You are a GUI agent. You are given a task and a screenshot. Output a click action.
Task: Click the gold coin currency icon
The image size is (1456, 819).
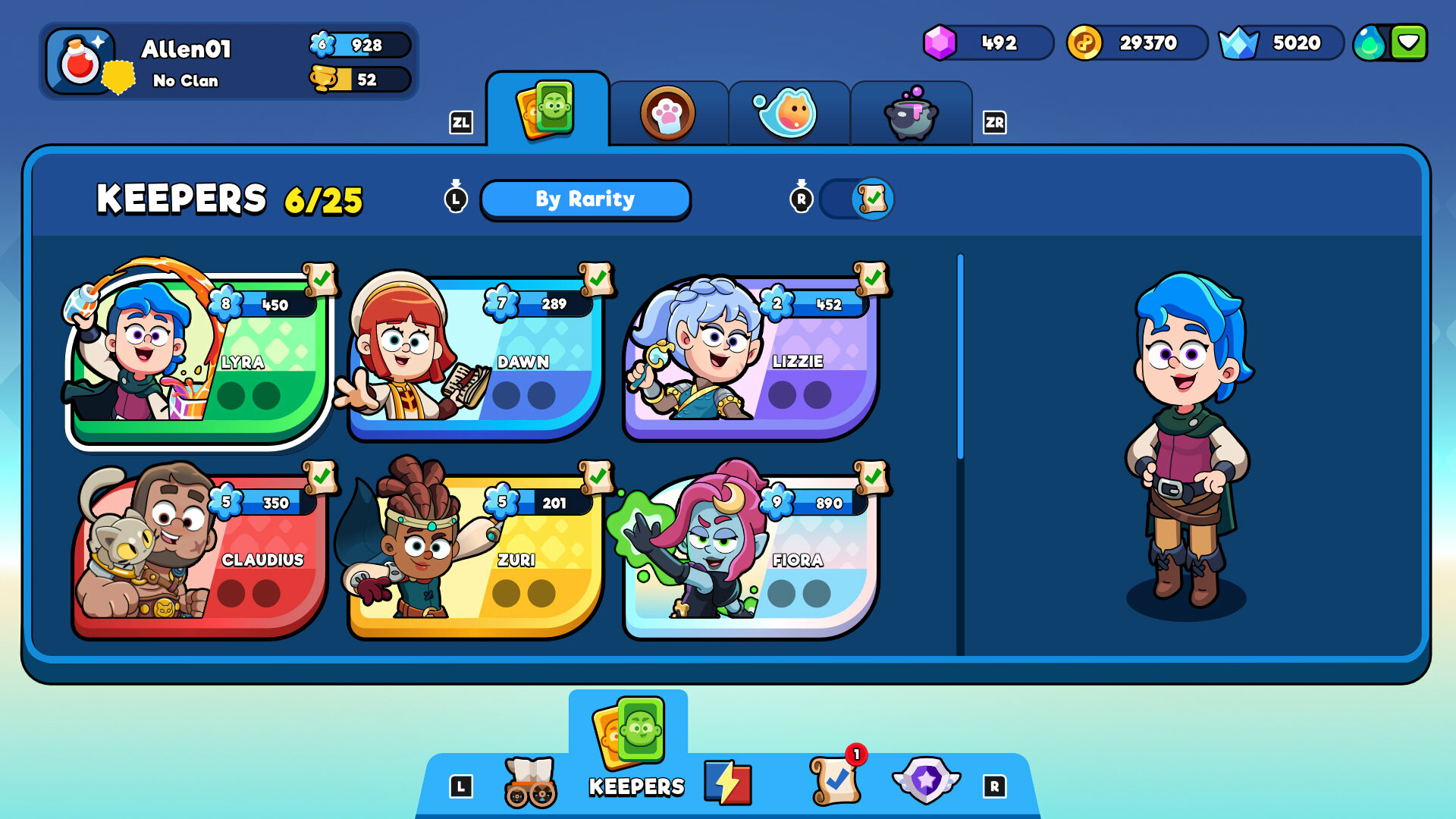pos(1084,43)
